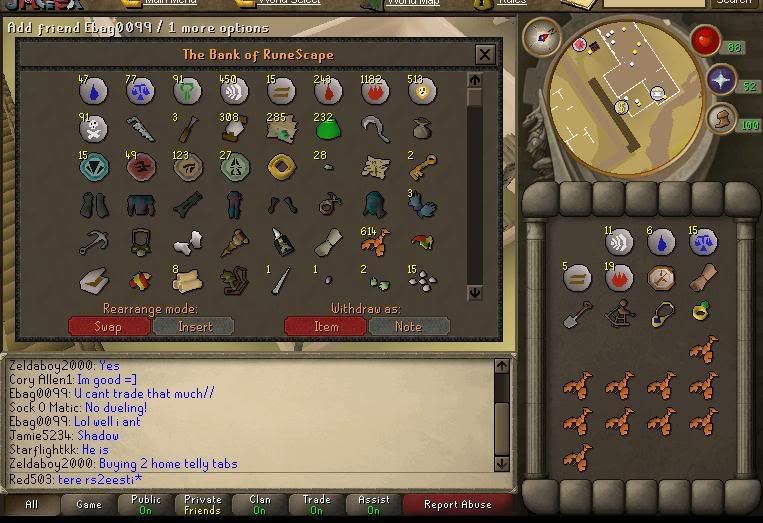The height and width of the screenshot is (523, 763).
Task: Select the spade in the inventory
Action: point(577,313)
